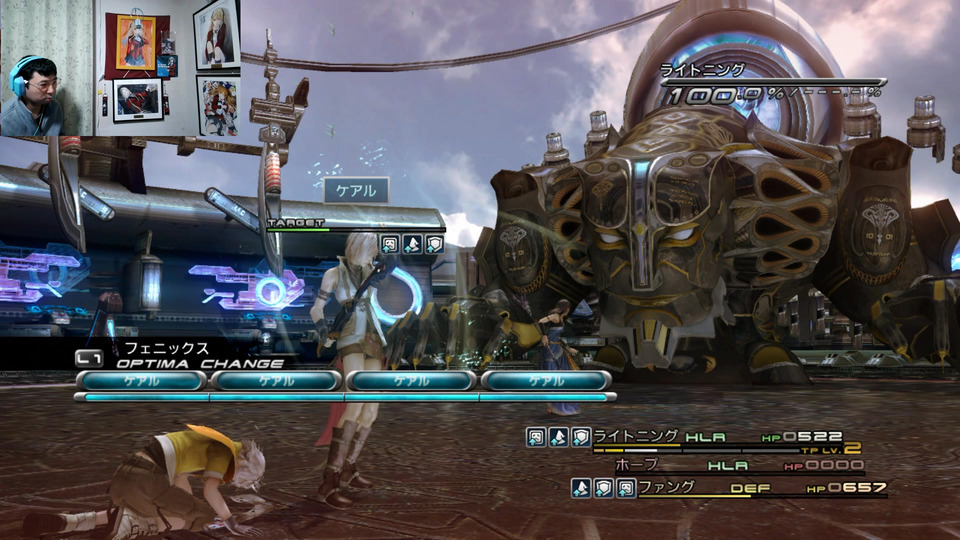Click the shield buff icon under the TARGET gauge

pyautogui.click(x=433, y=244)
